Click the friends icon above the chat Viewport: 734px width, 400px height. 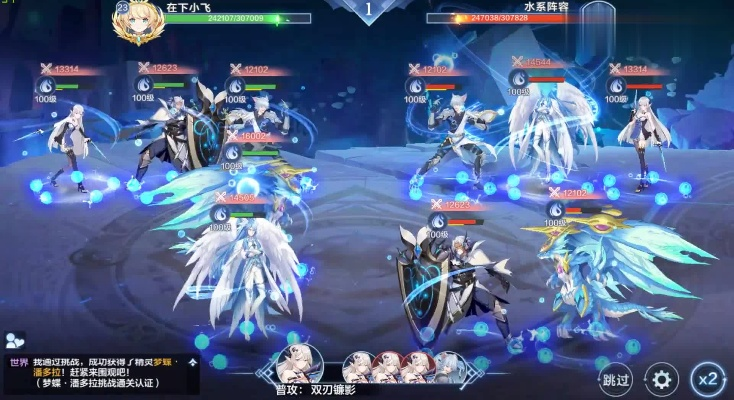tap(14, 341)
